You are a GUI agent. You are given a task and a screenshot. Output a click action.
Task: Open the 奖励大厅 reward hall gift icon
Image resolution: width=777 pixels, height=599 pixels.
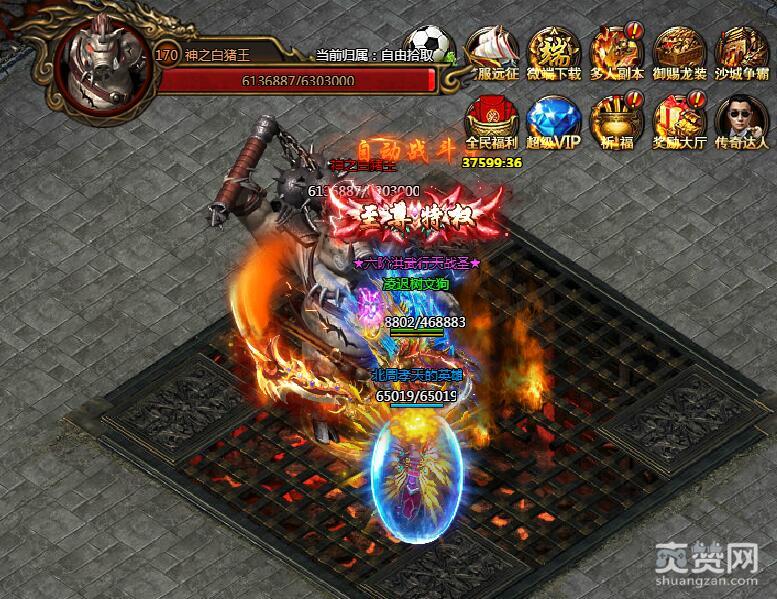[679, 117]
